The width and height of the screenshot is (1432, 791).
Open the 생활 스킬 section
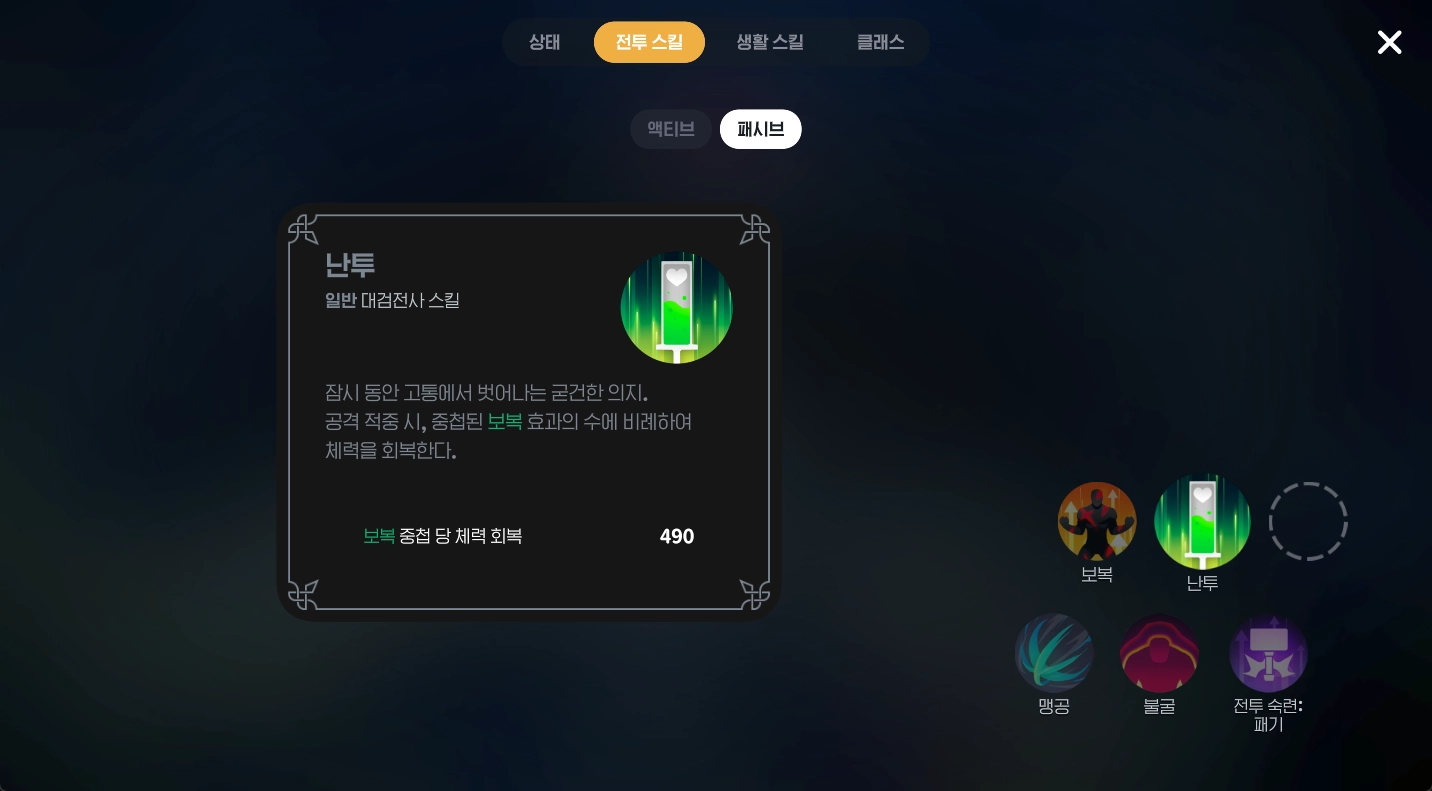[x=769, y=42]
